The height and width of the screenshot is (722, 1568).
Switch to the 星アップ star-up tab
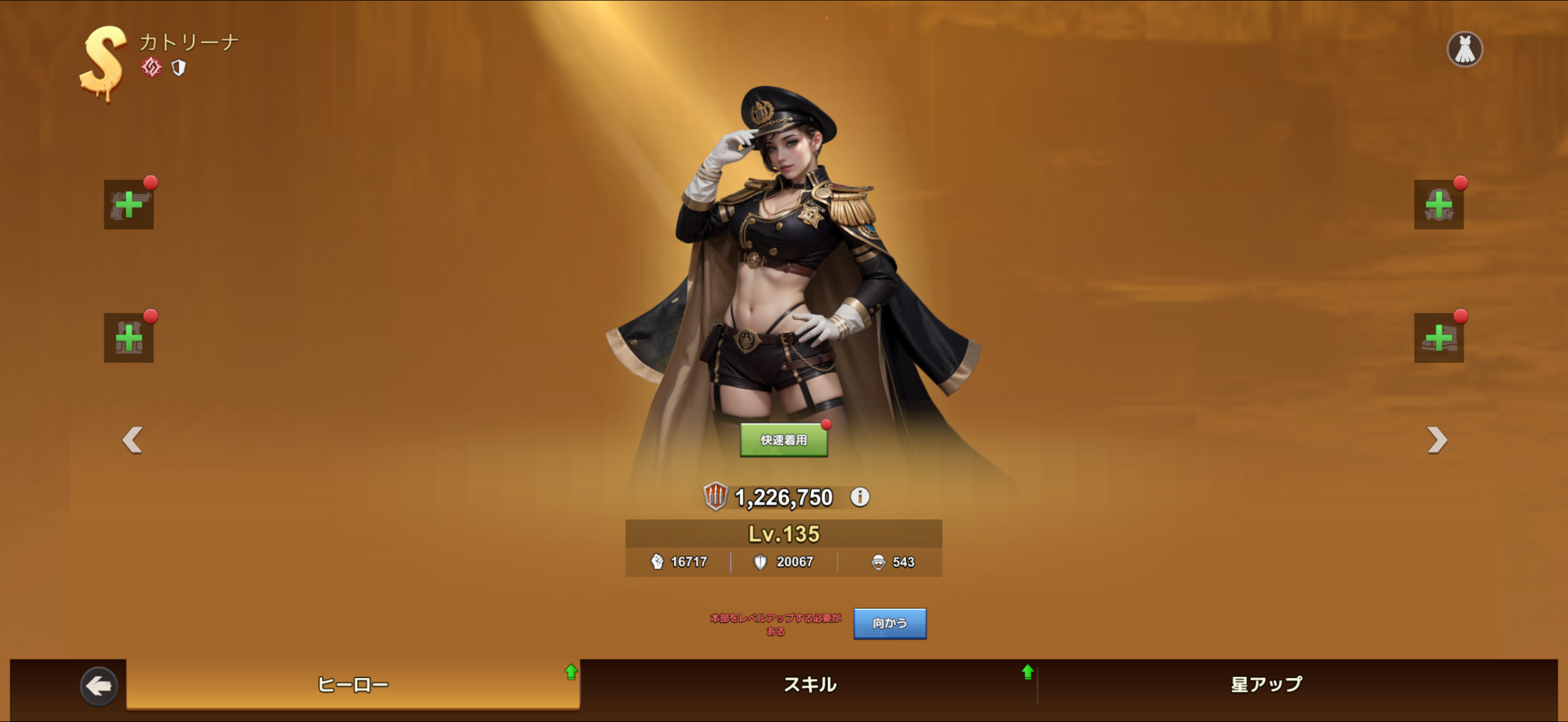[x=1266, y=684]
